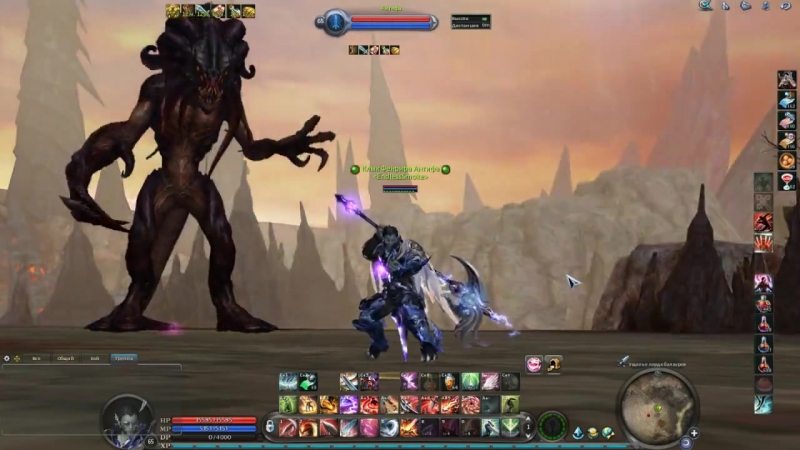800x450 pixels.
Task: Switch to the Все chat tab
Action: (x=37, y=357)
